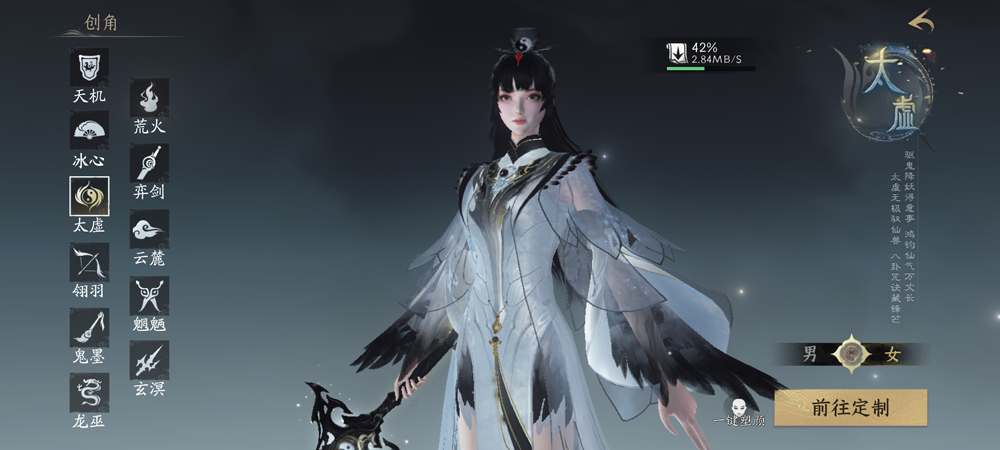Select the 太虚 yin-yang class
The image size is (1000, 450).
(89, 196)
